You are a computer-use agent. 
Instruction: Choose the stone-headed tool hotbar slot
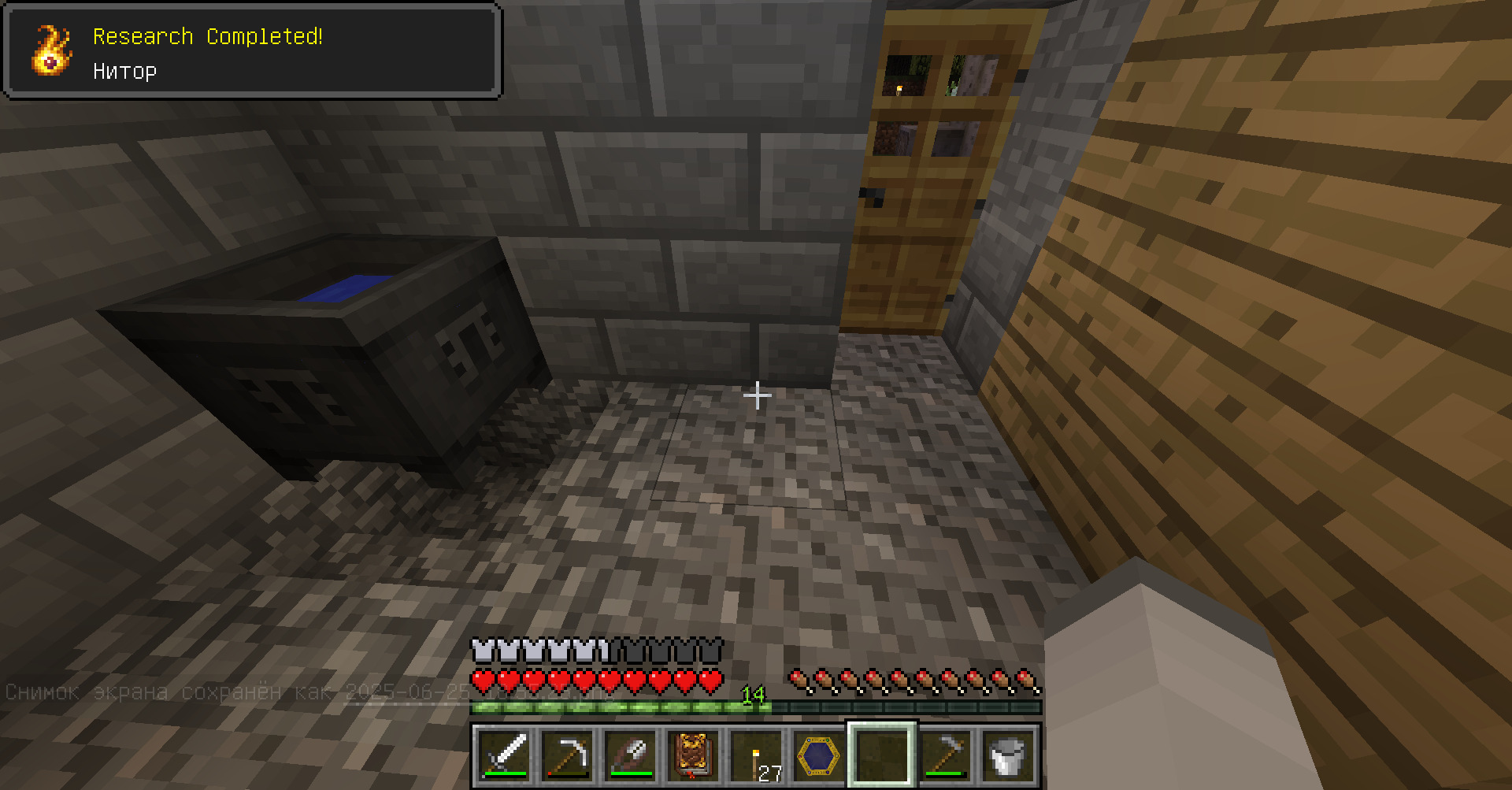click(945, 755)
